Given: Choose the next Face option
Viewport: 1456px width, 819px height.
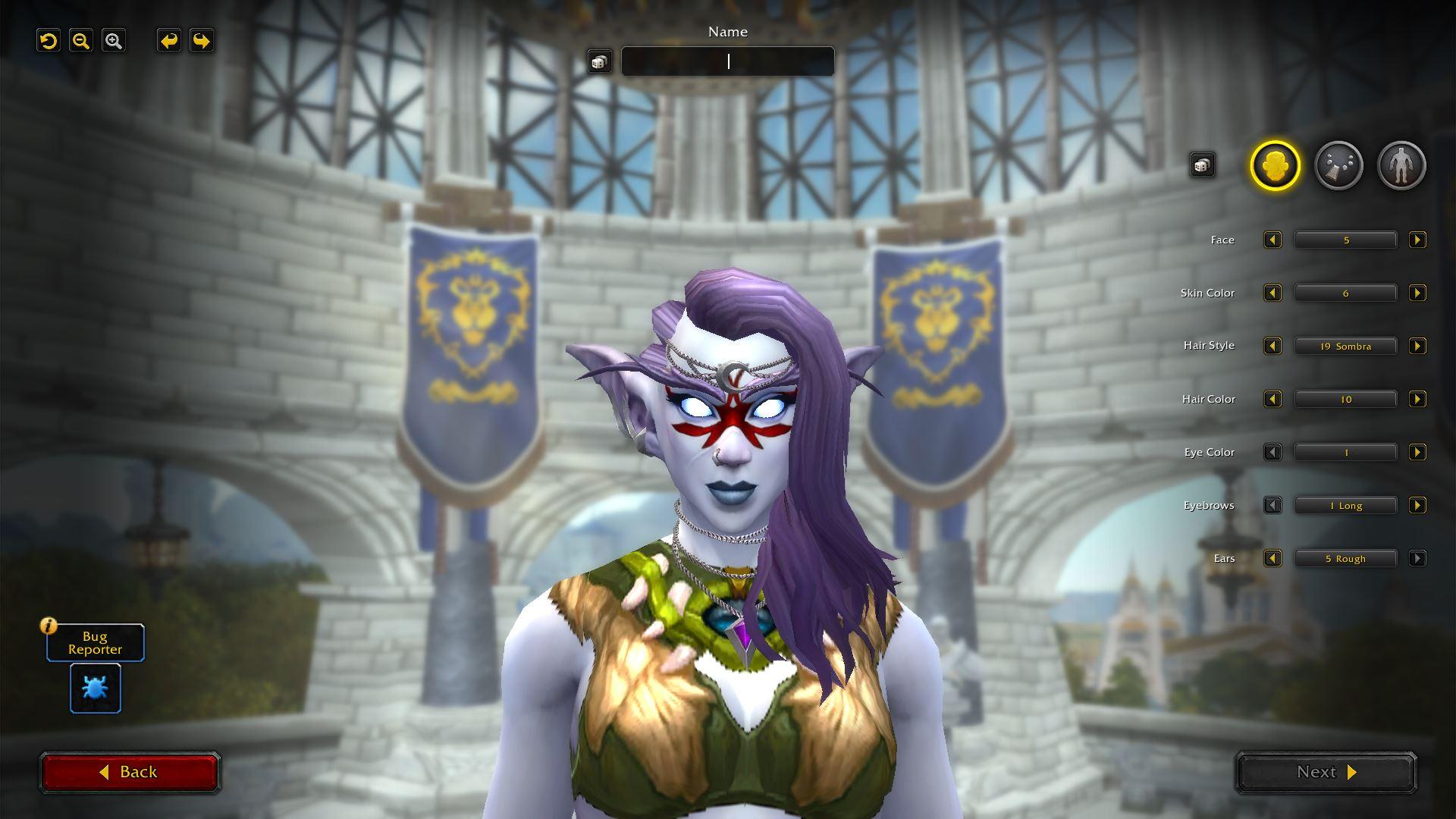Looking at the screenshot, I should [1417, 240].
